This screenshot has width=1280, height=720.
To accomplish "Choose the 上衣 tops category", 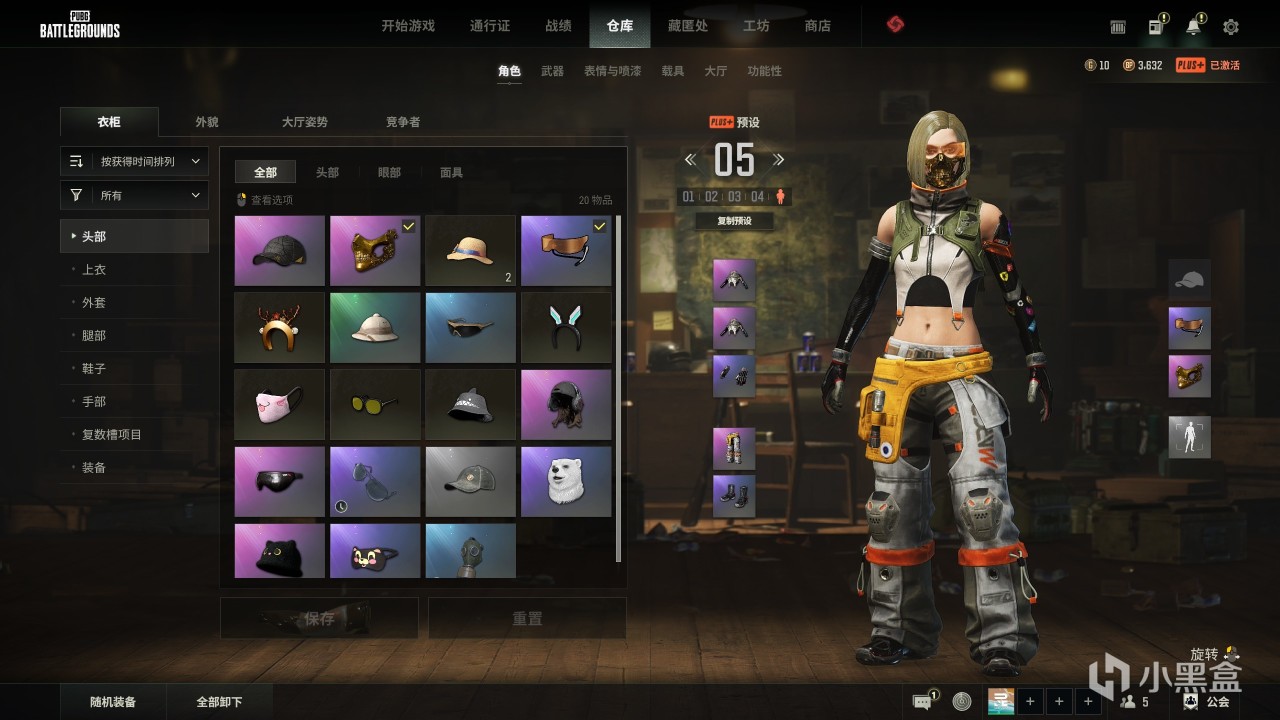I will (94, 270).
